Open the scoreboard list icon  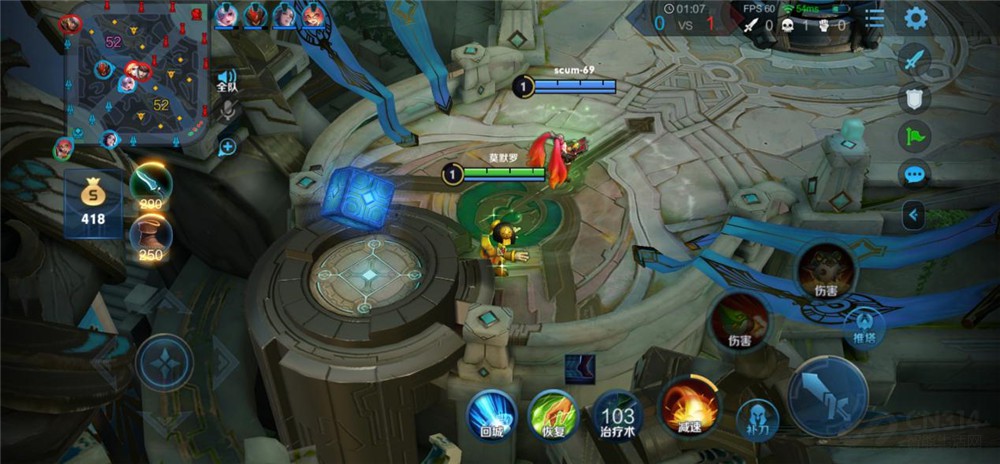pyautogui.click(x=875, y=18)
